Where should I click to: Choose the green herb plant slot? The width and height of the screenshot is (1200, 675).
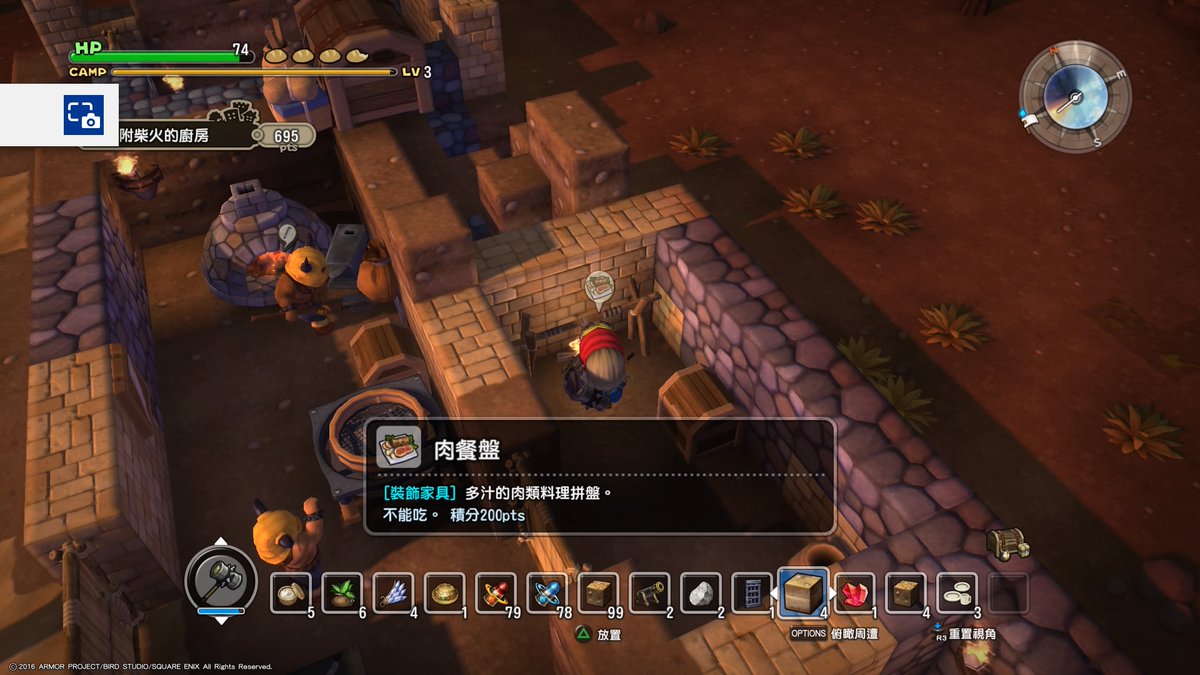tap(342, 592)
